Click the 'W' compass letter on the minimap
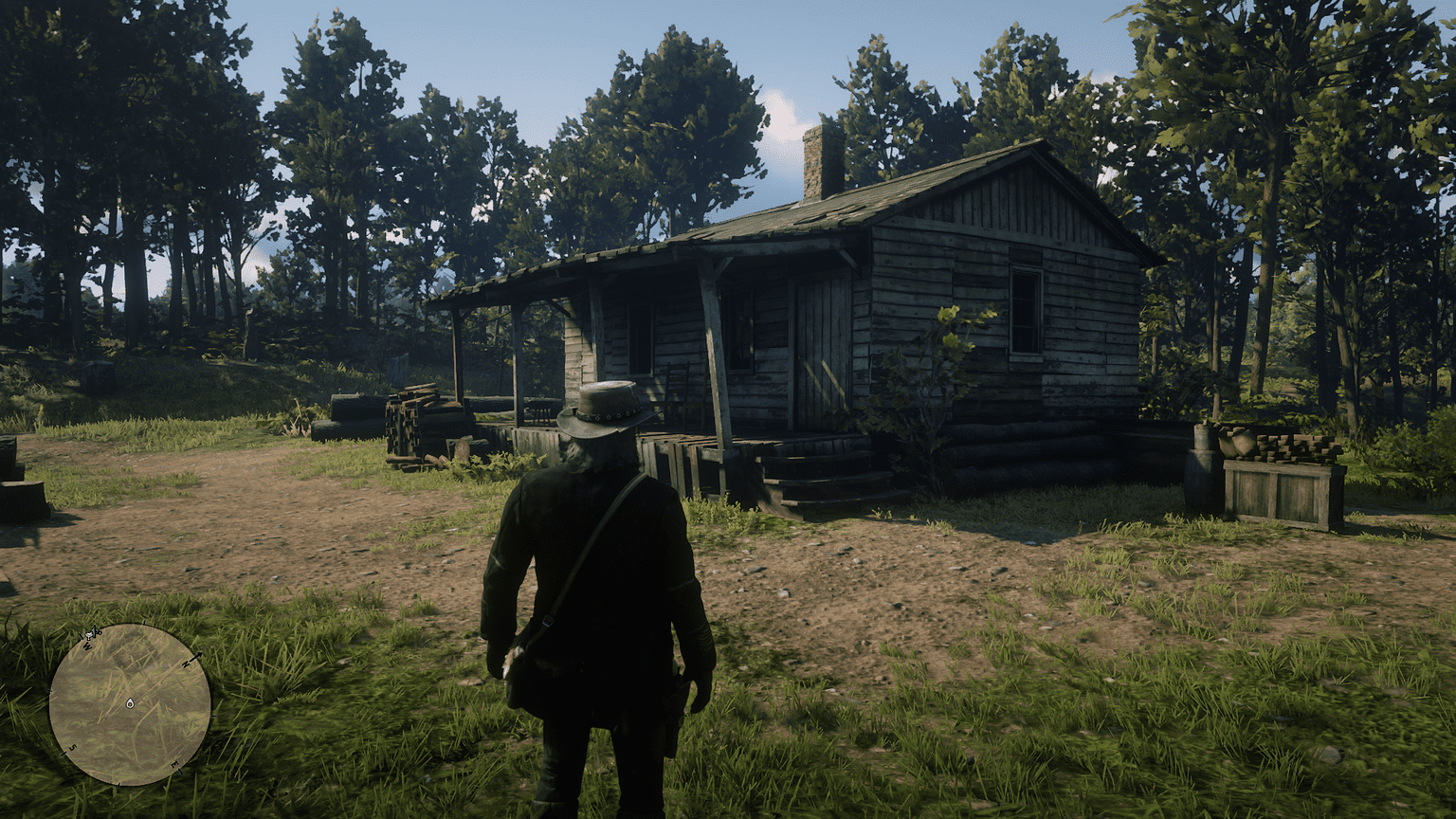The image size is (1456, 819). tap(87, 646)
